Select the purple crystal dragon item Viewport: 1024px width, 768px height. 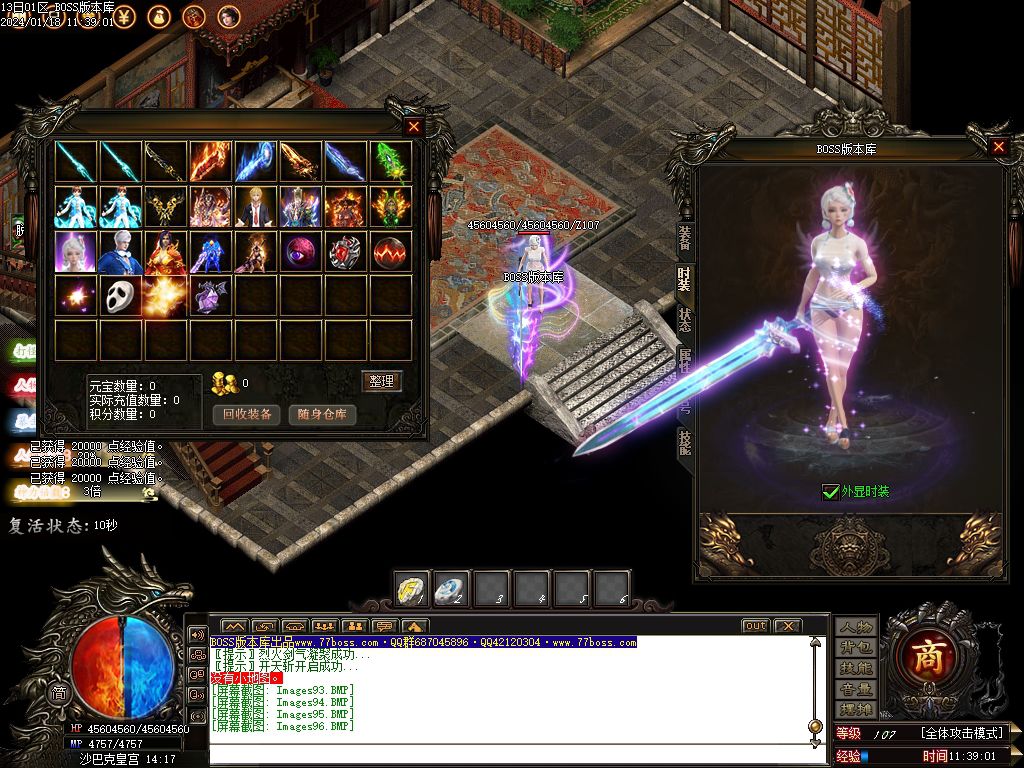coord(211,296)
